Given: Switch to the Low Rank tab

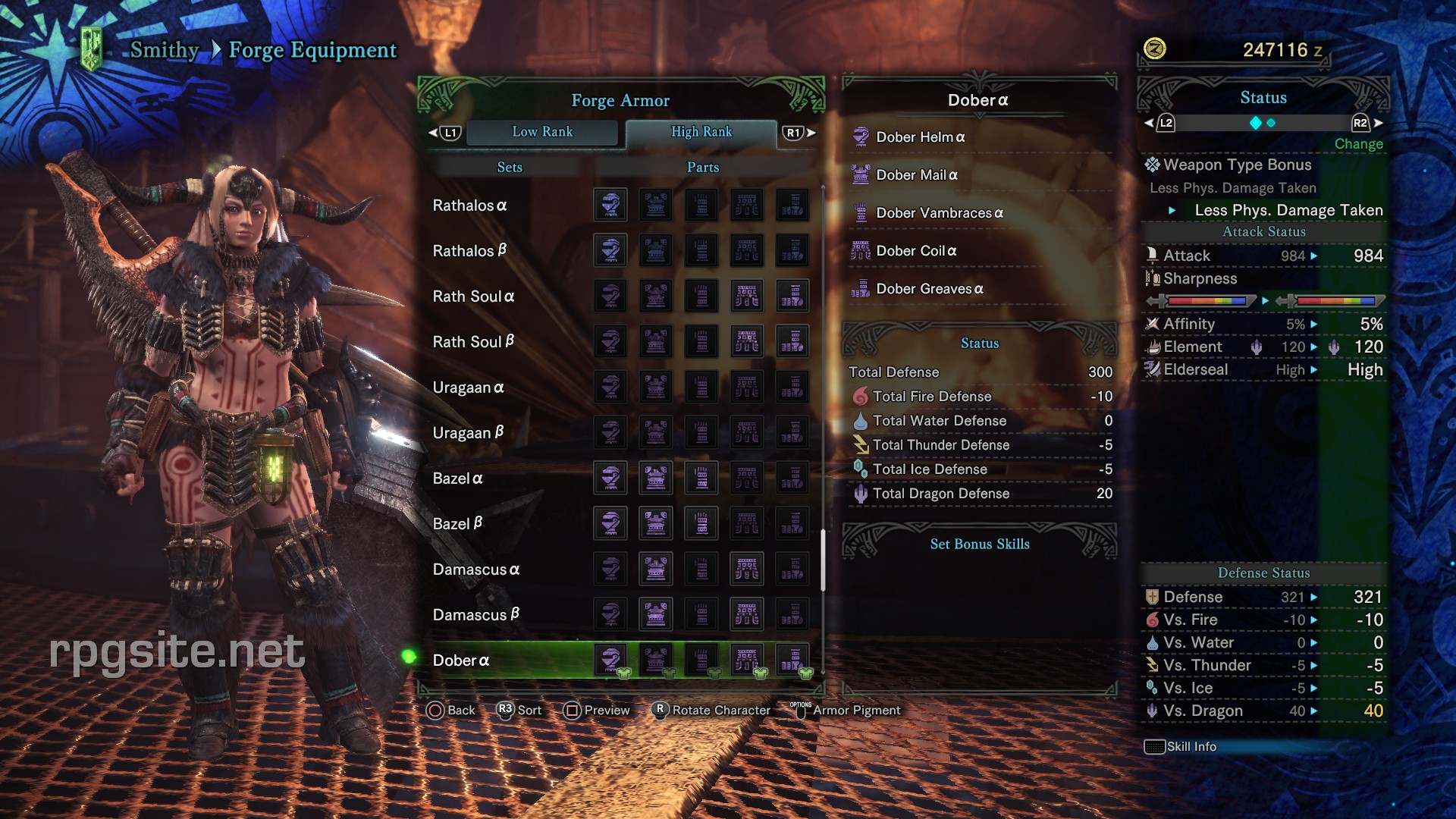Looking at the screenshot, I should pos(543,131).
